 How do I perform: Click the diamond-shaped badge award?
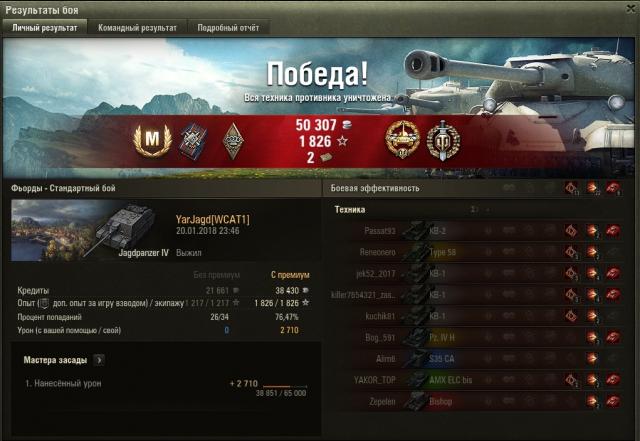(x=232, y=141)
